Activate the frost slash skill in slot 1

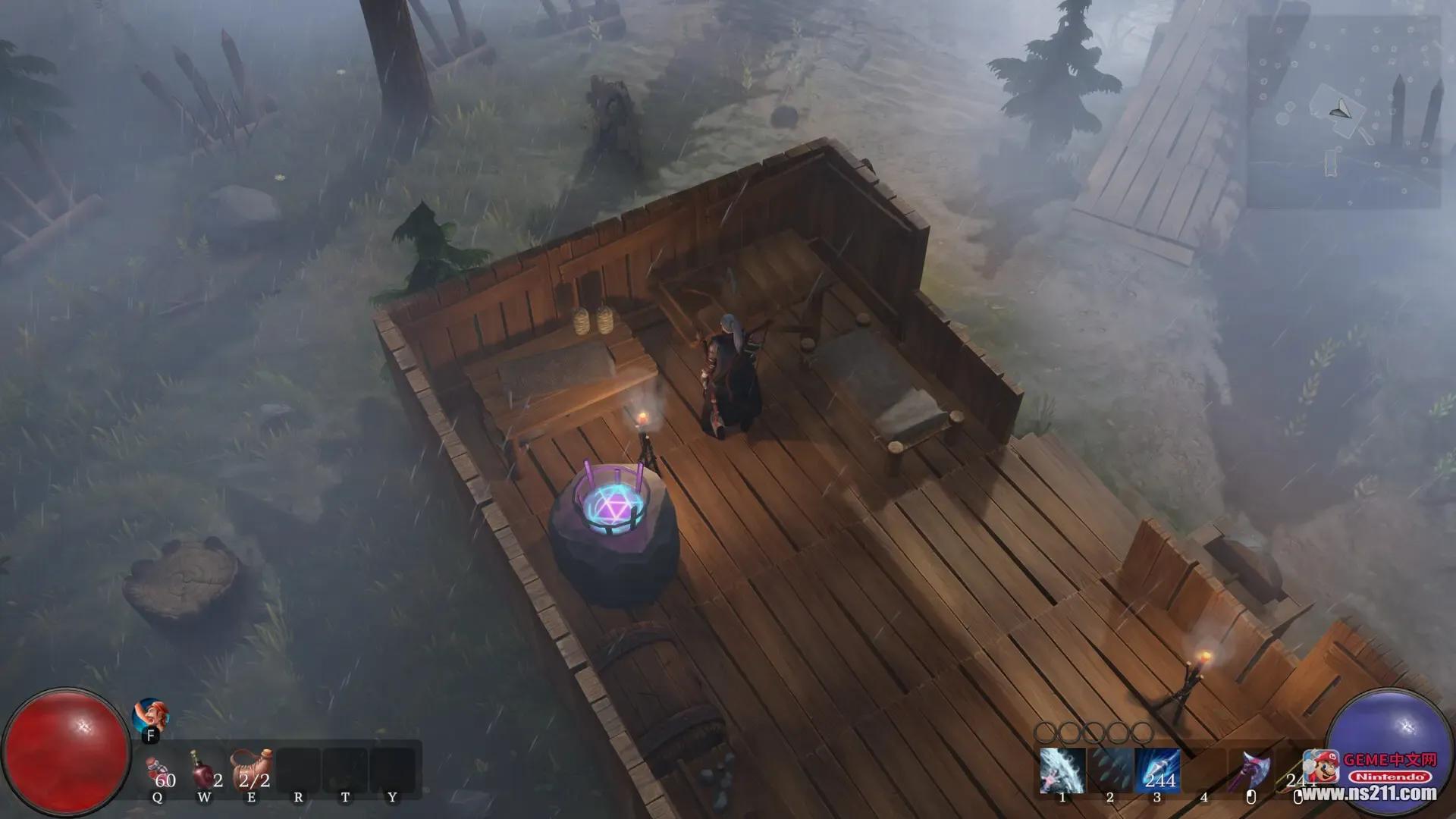pos(1062,770)
